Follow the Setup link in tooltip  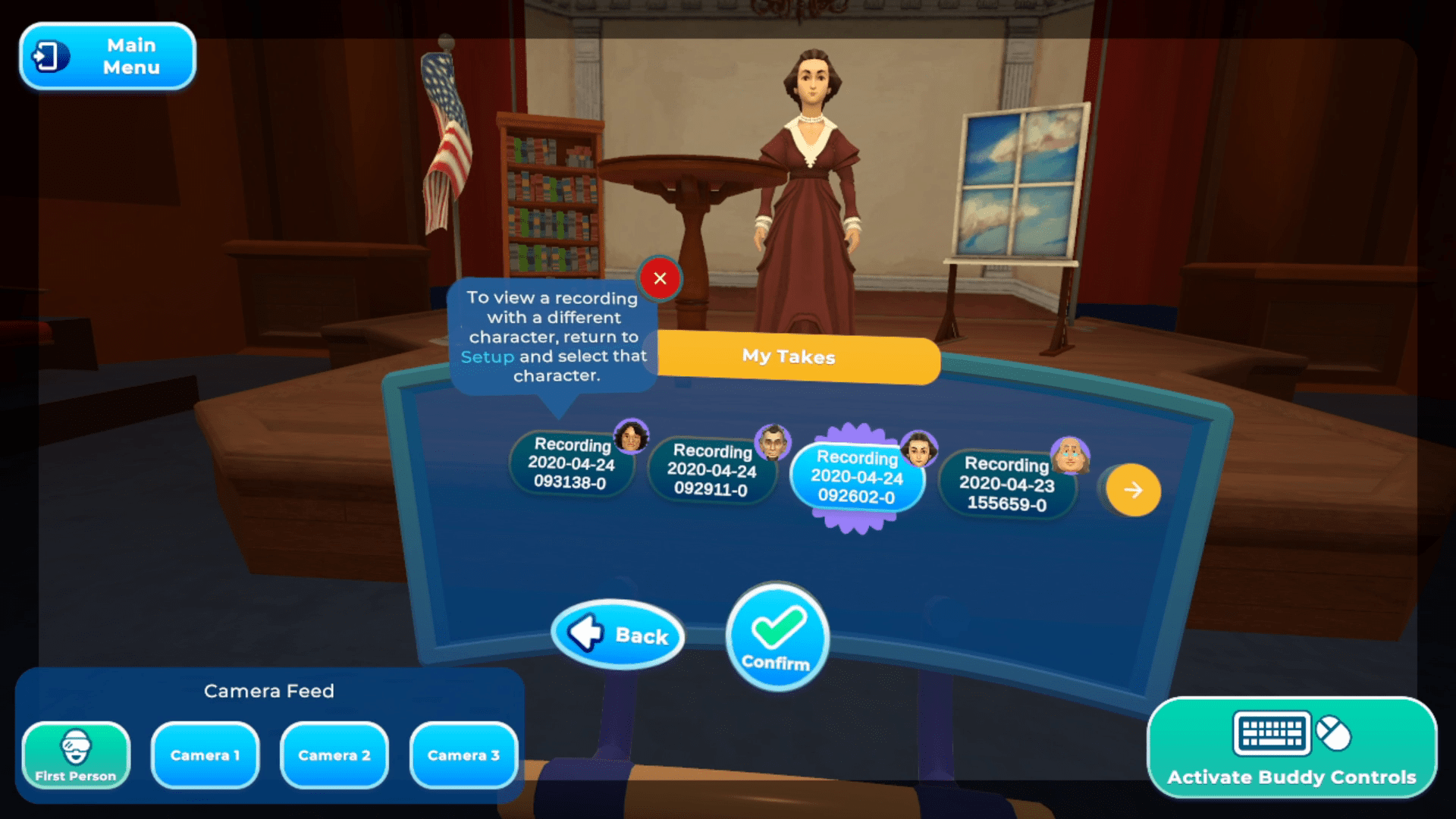[487, 356]
